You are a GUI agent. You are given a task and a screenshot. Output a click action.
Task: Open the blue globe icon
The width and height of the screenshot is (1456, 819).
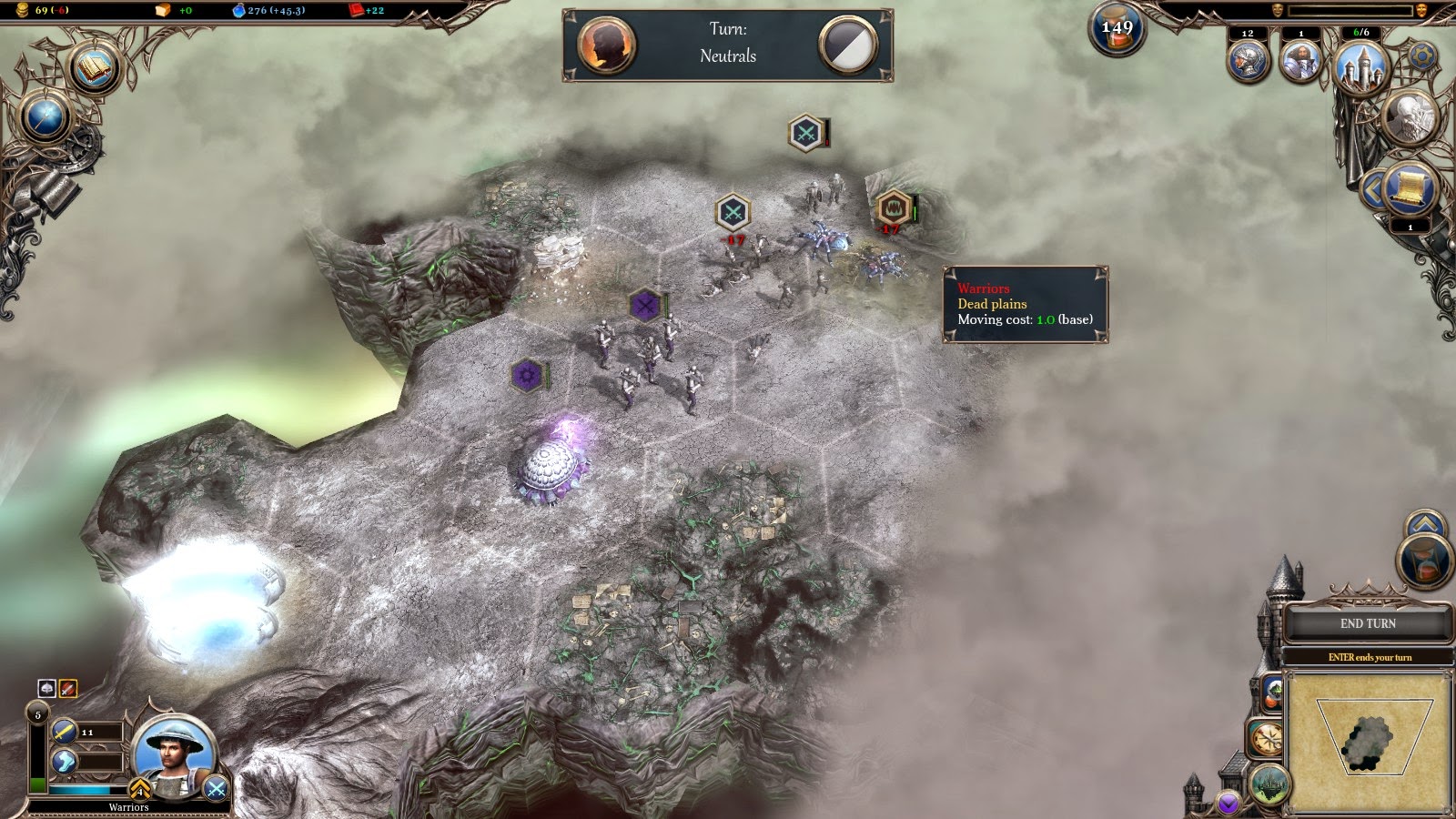pyautogui.click(x=45, y=117)
